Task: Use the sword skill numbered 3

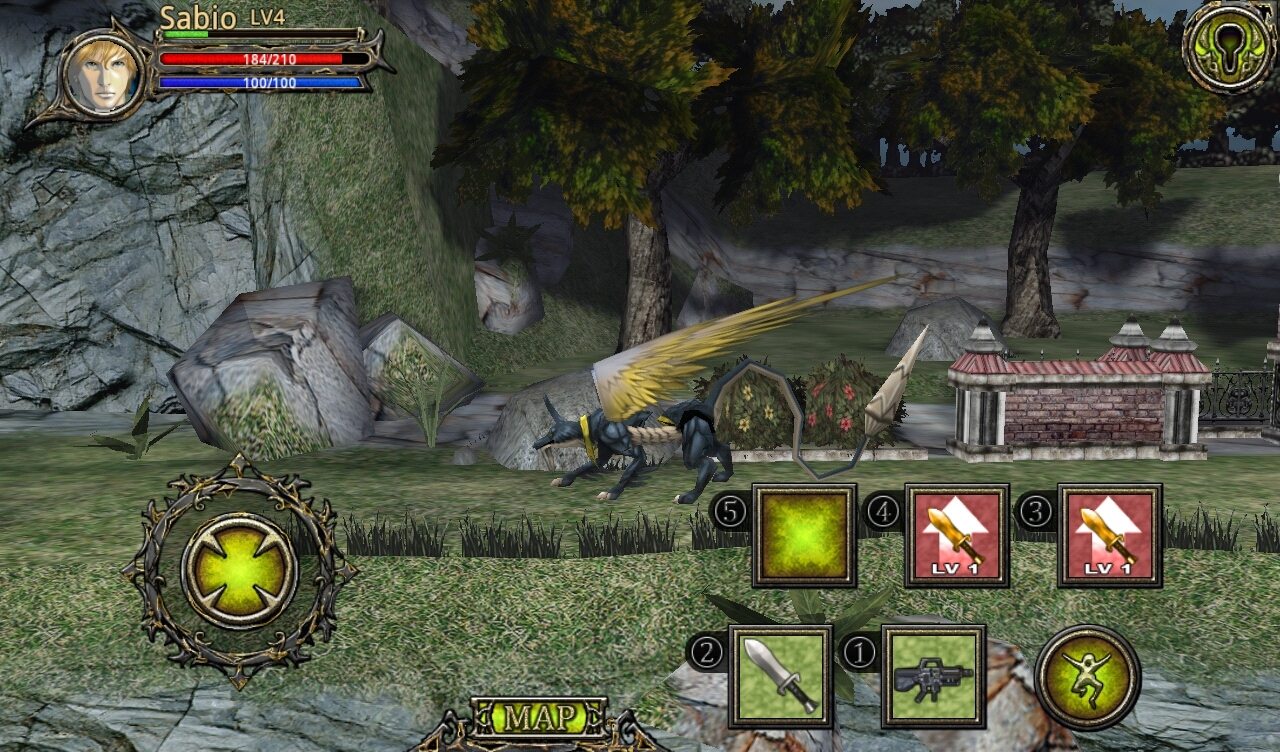Action: pos(1109,536)
